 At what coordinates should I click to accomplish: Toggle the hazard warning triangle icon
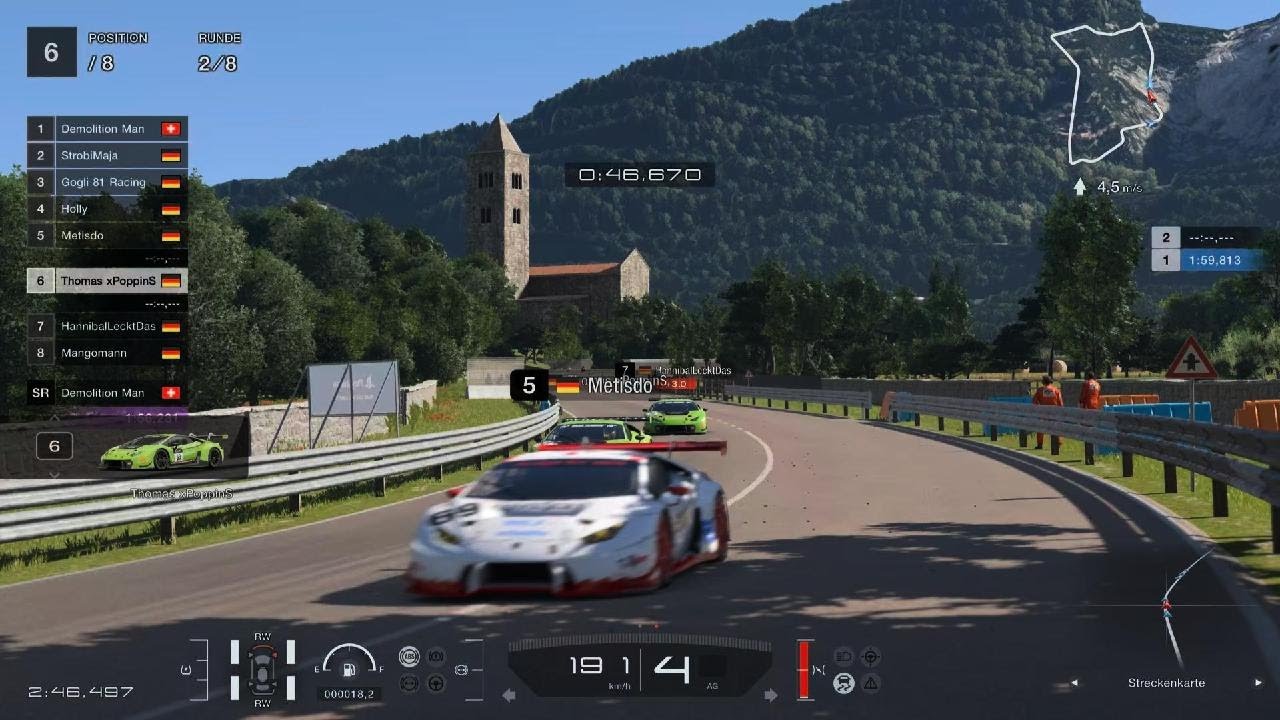[x=871, y=684]
